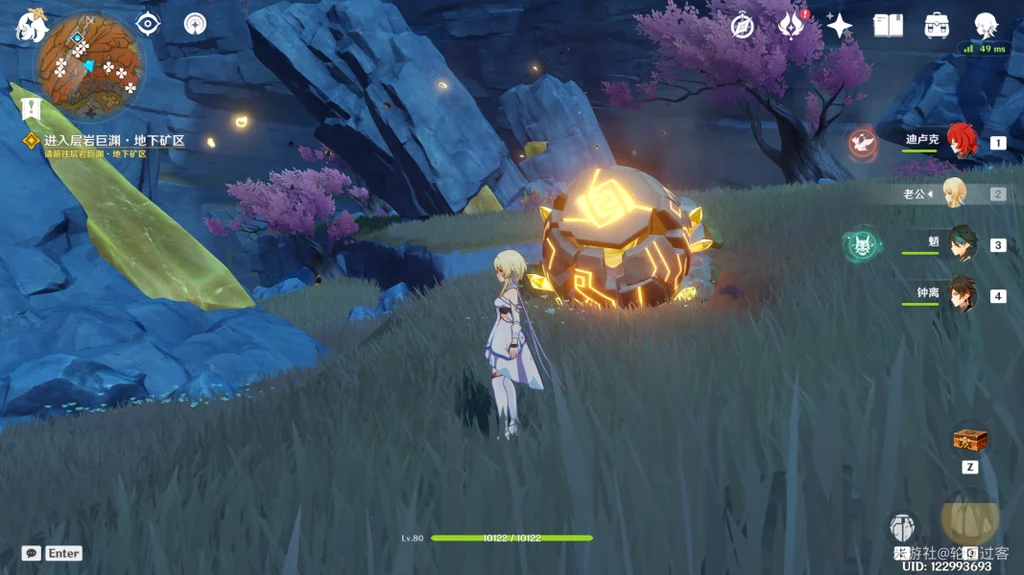Click the round arch icon beside the eye icon
This screenshot has width=1024, height=575.
coord(195,24)
